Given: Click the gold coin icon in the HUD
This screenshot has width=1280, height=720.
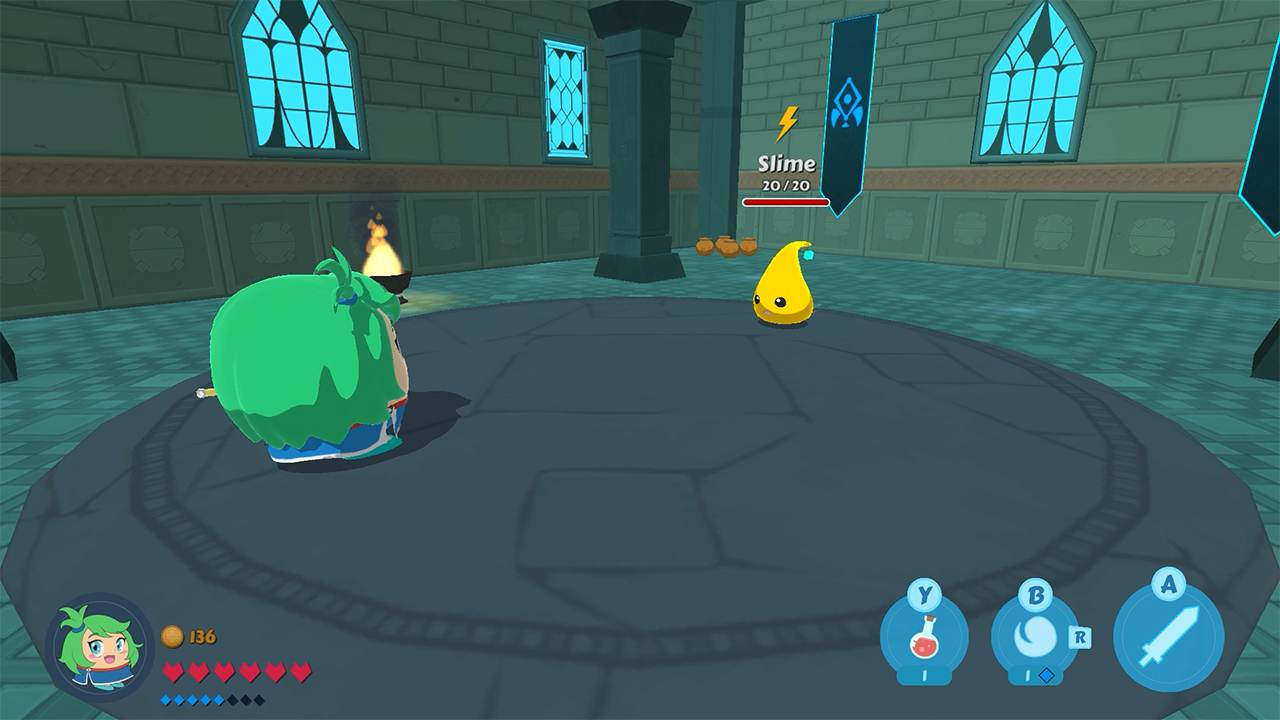Looking at the screenshot, I should [x=173, y=636].
